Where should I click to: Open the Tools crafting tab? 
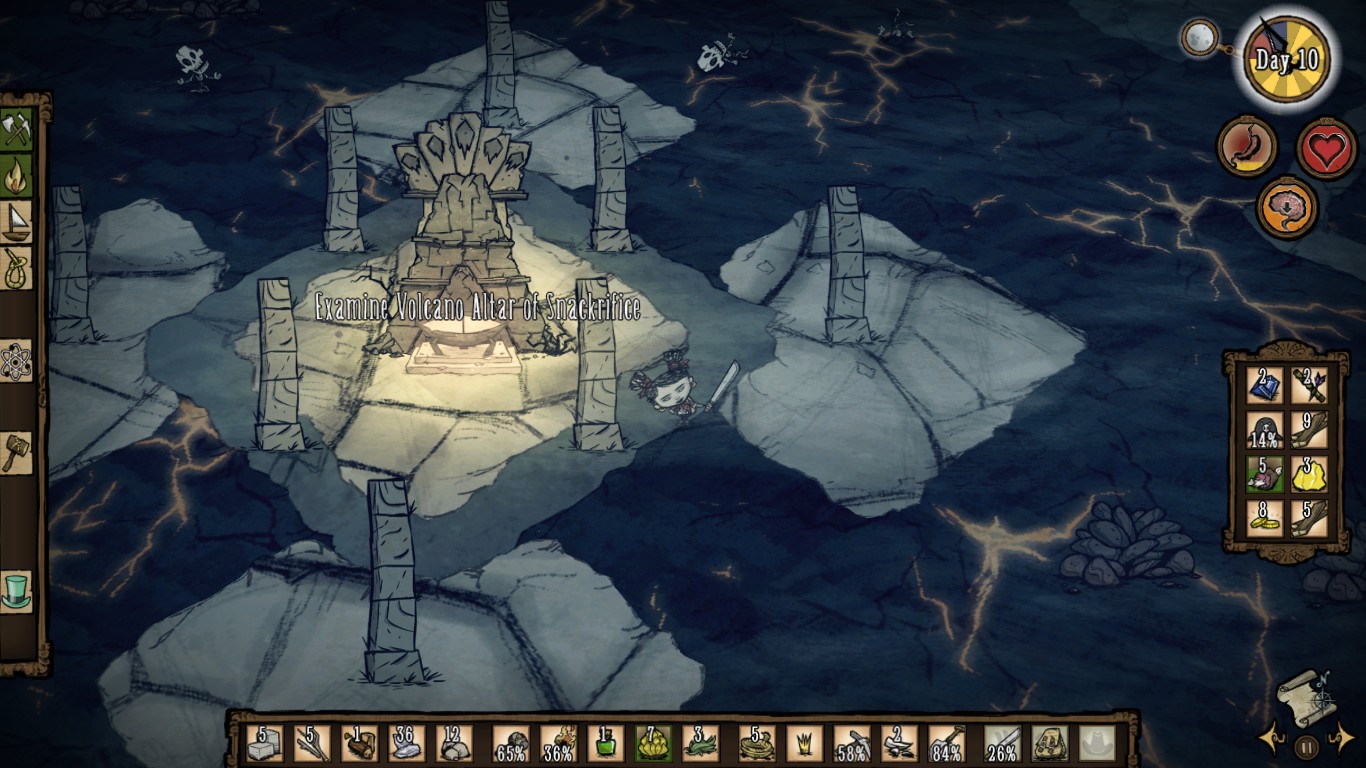[x=16, y=129]
